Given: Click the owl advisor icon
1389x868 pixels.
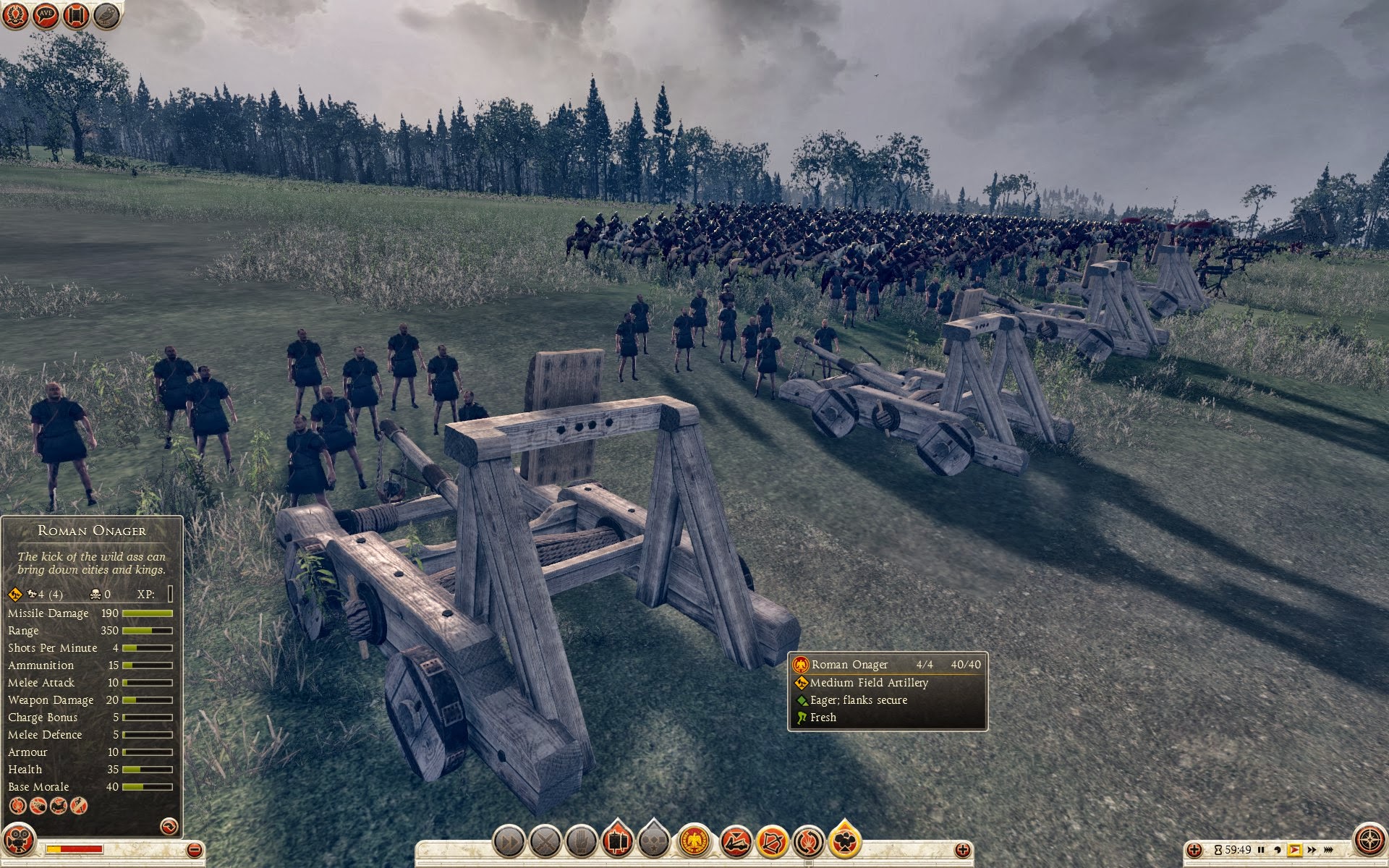Looking at the screenshot, I should coord(108,15).
